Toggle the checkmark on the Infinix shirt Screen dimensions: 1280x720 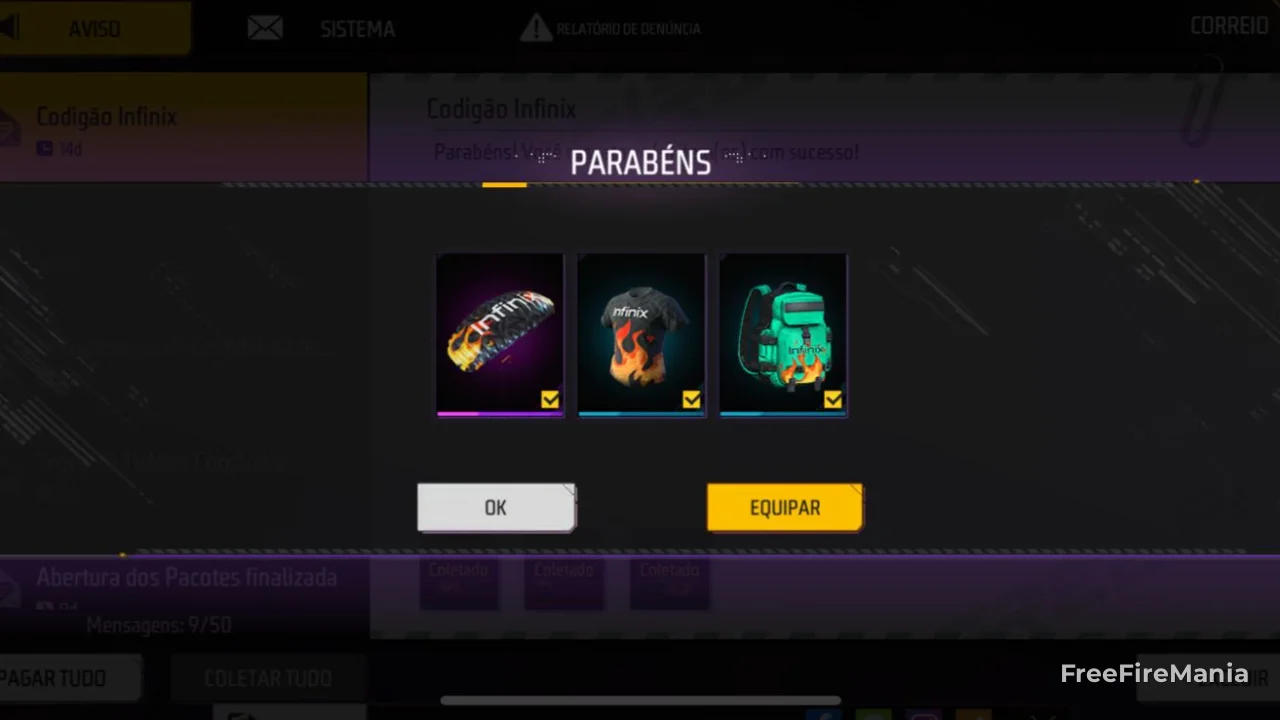click(x=692, y=399)
